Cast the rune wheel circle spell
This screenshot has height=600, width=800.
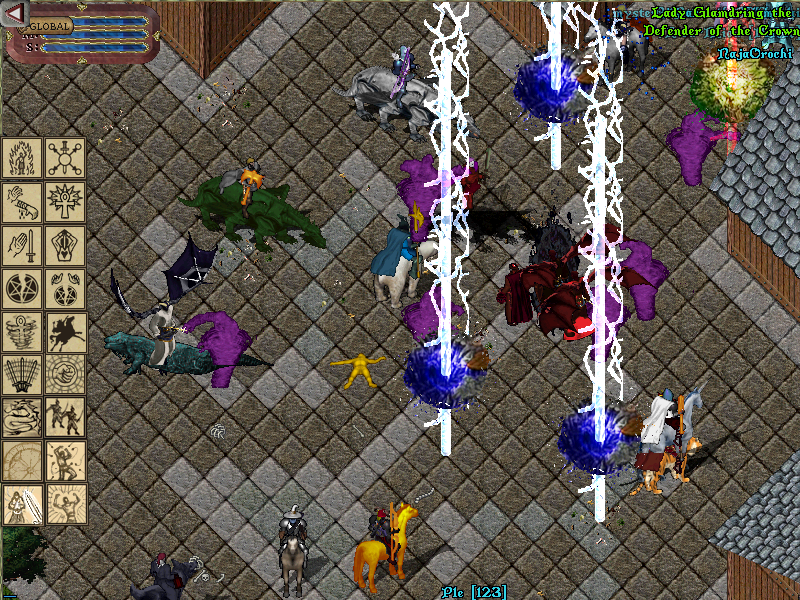[x=65, y=158]
